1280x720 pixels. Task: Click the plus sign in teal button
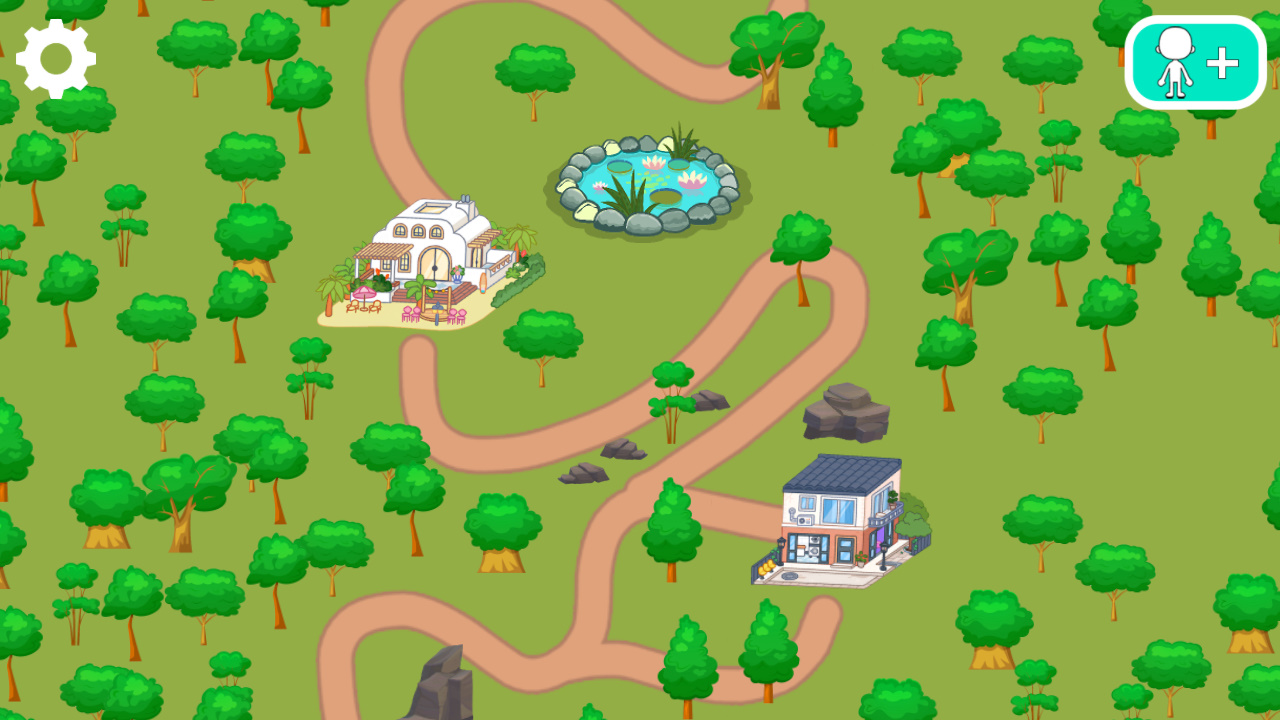pyautogui.click(x=1221, y=62)
